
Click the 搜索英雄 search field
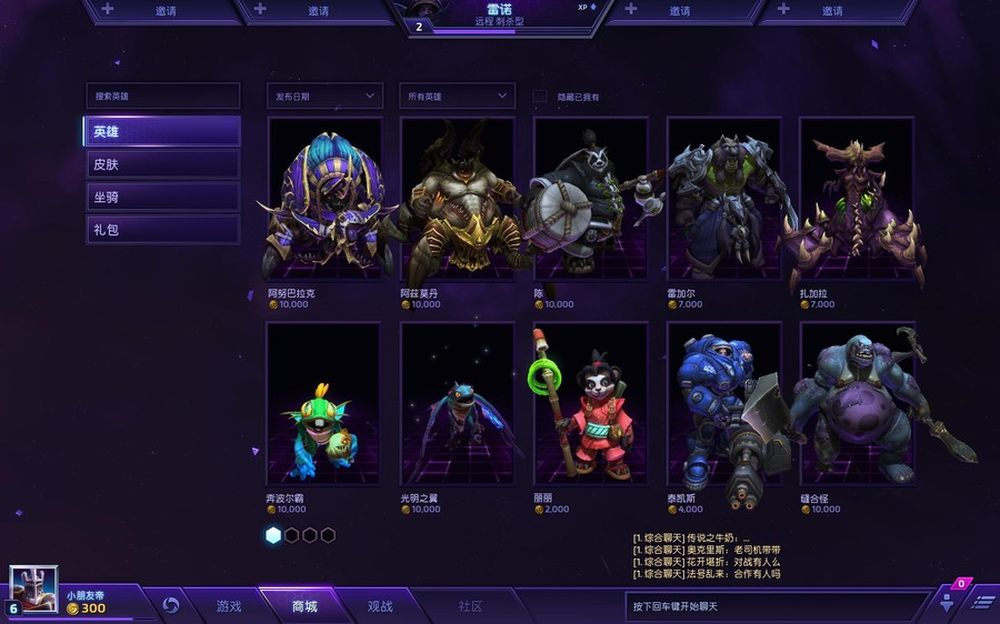[162, 96]
